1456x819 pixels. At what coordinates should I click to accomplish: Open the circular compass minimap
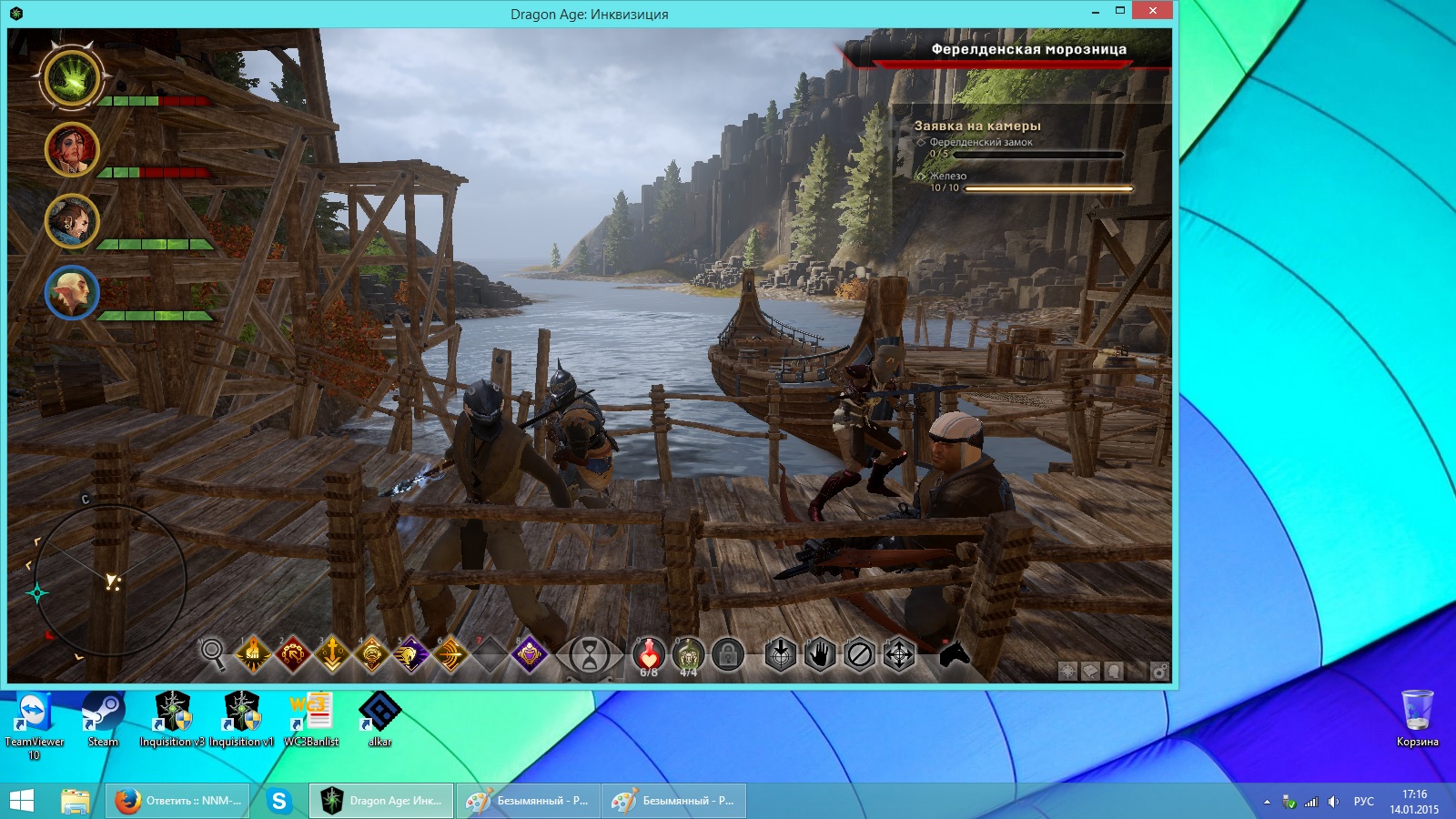109,581
